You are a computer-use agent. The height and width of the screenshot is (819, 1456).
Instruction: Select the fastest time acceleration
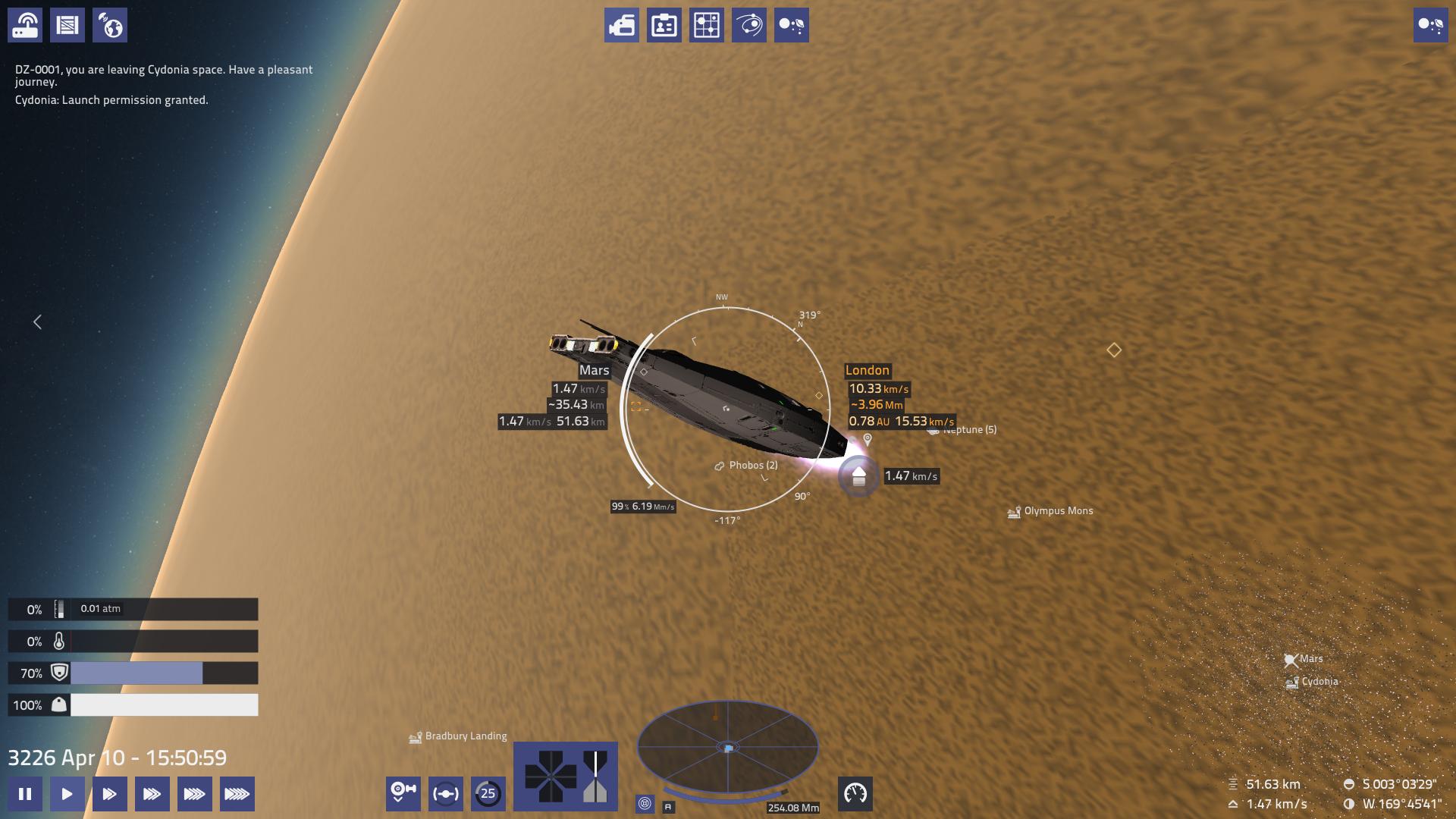point(237,794)
